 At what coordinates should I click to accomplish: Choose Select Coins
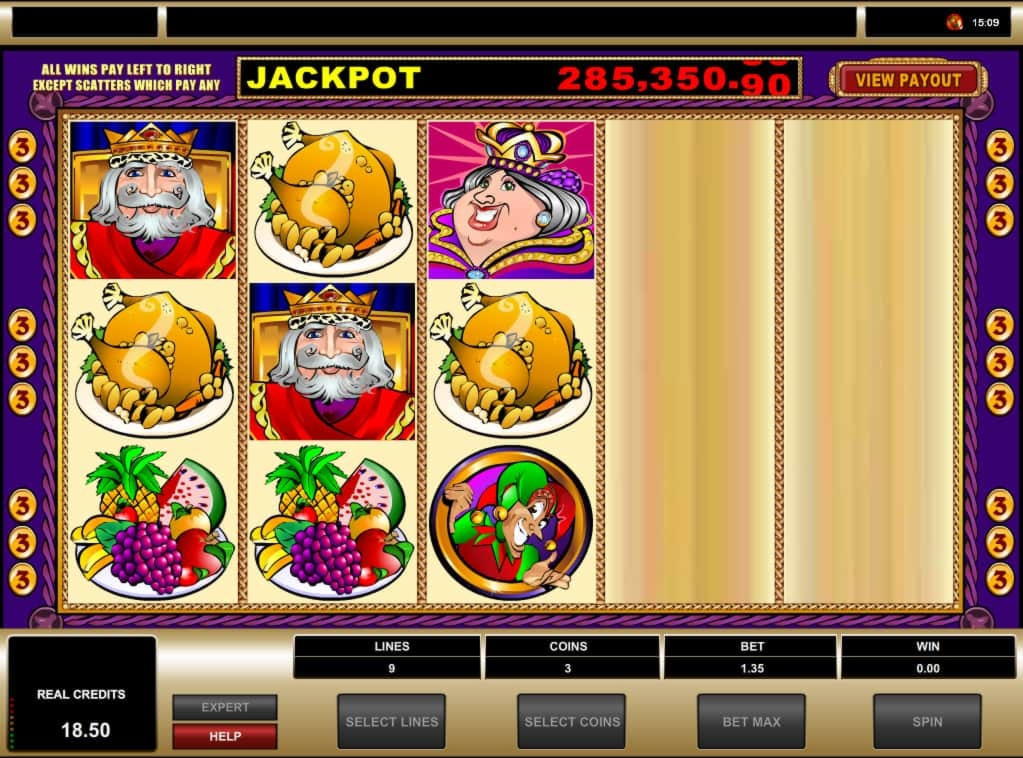[x=572, y=721]
